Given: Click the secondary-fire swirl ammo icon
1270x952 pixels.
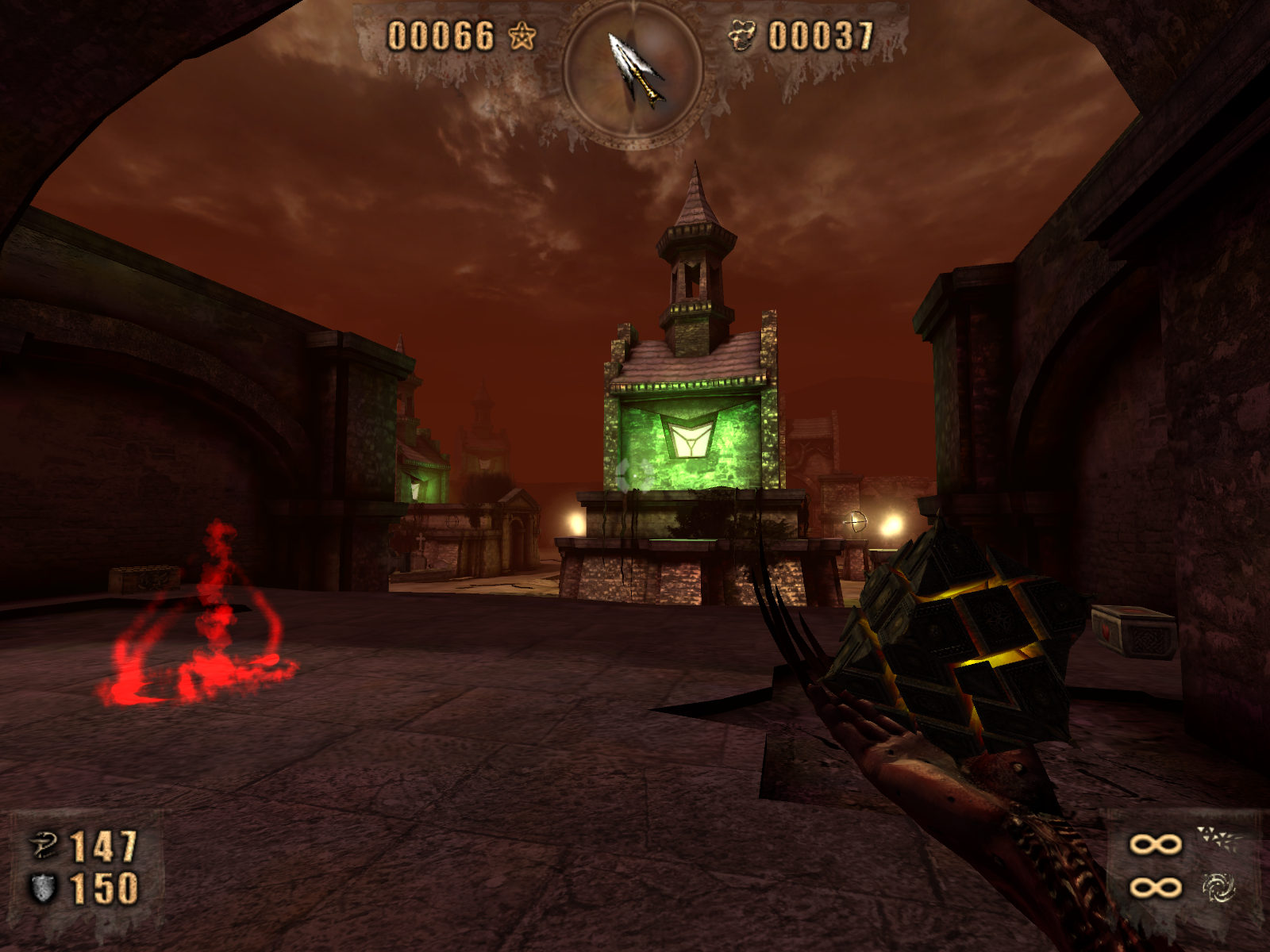Looking at the screenshot, I should [1217, 888].
